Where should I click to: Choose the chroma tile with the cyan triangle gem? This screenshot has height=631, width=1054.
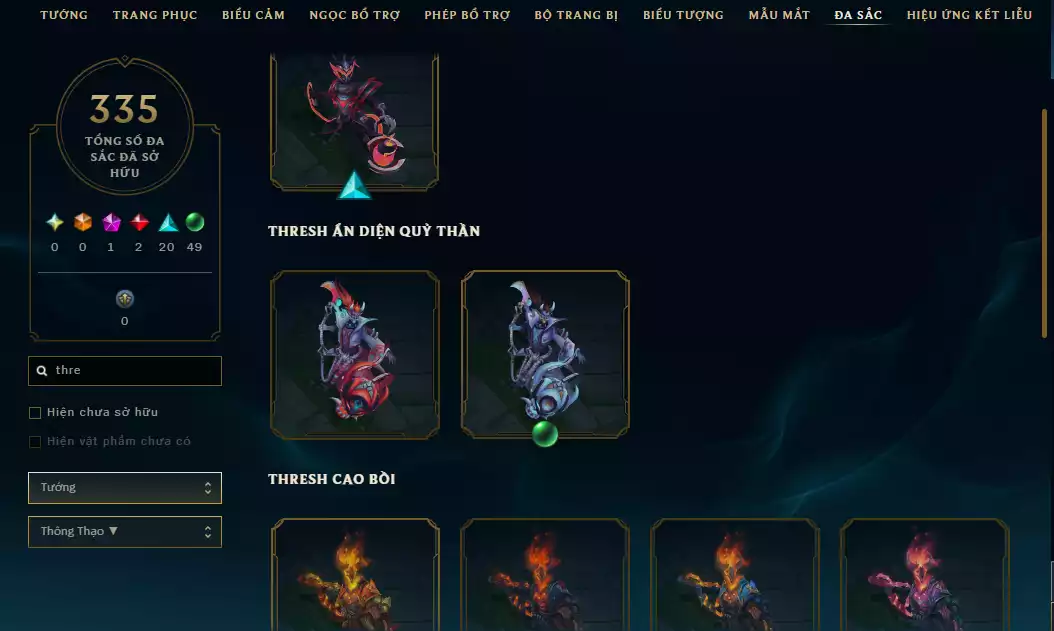point(355,120)
